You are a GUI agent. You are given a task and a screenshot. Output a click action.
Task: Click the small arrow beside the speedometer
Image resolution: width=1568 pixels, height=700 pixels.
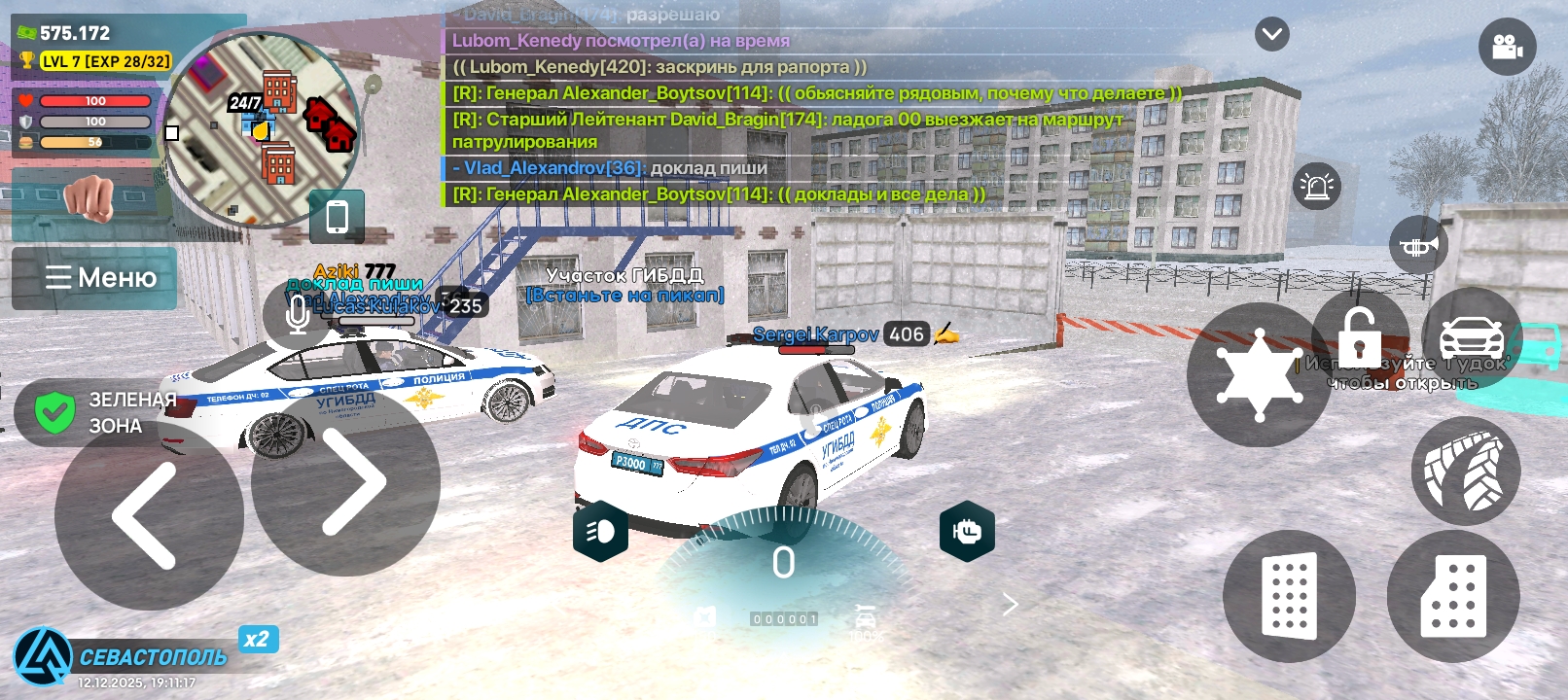click(x=1011, y=605)
